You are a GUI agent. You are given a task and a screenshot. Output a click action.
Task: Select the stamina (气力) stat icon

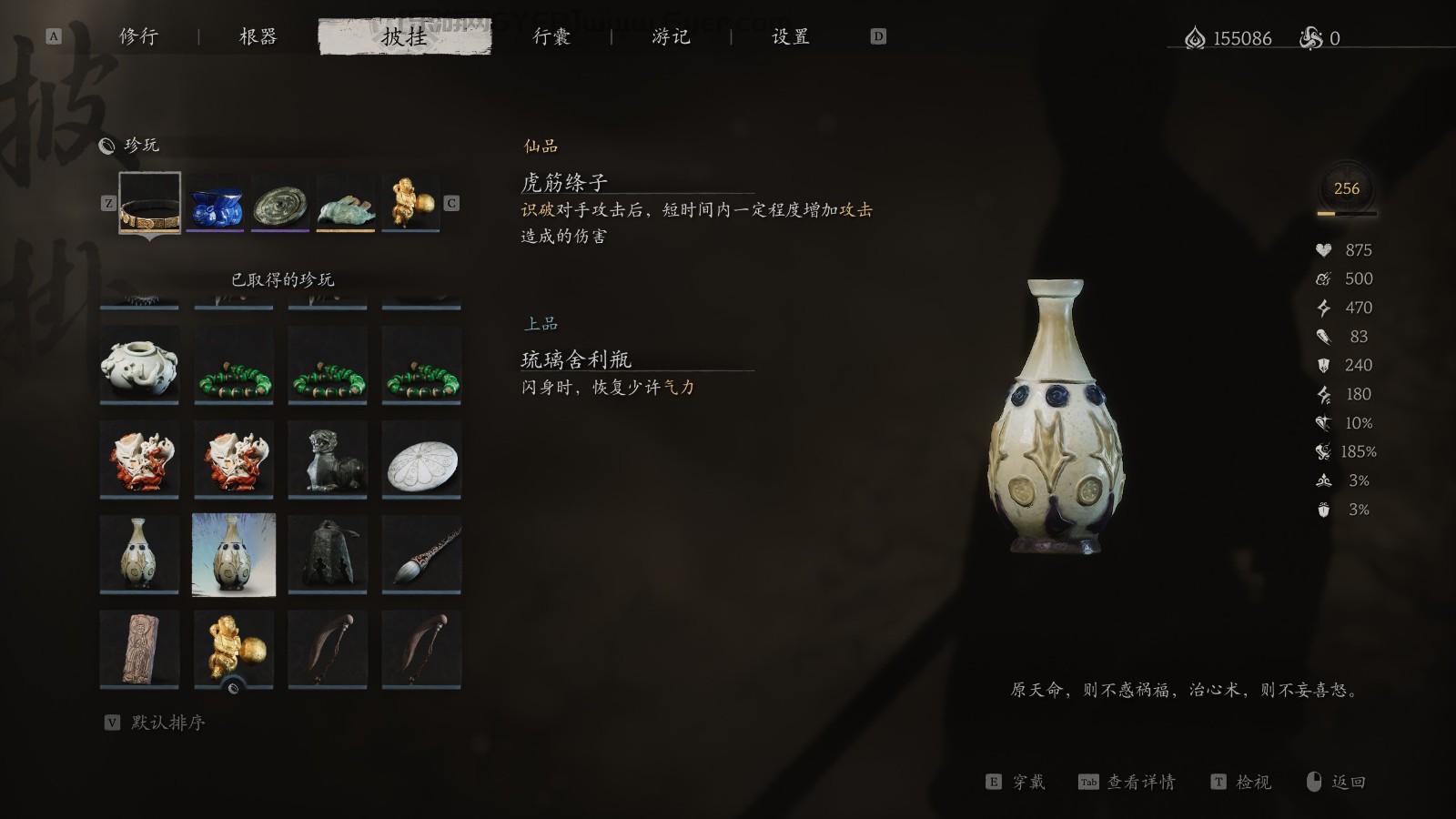click(1324, 308)
